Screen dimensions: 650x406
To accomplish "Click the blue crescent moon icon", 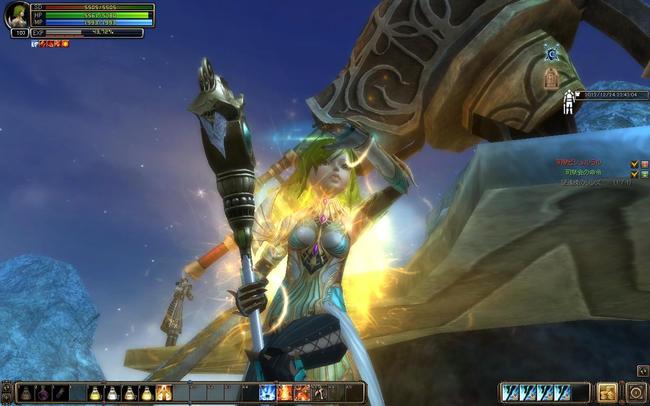I will (551, 51).
